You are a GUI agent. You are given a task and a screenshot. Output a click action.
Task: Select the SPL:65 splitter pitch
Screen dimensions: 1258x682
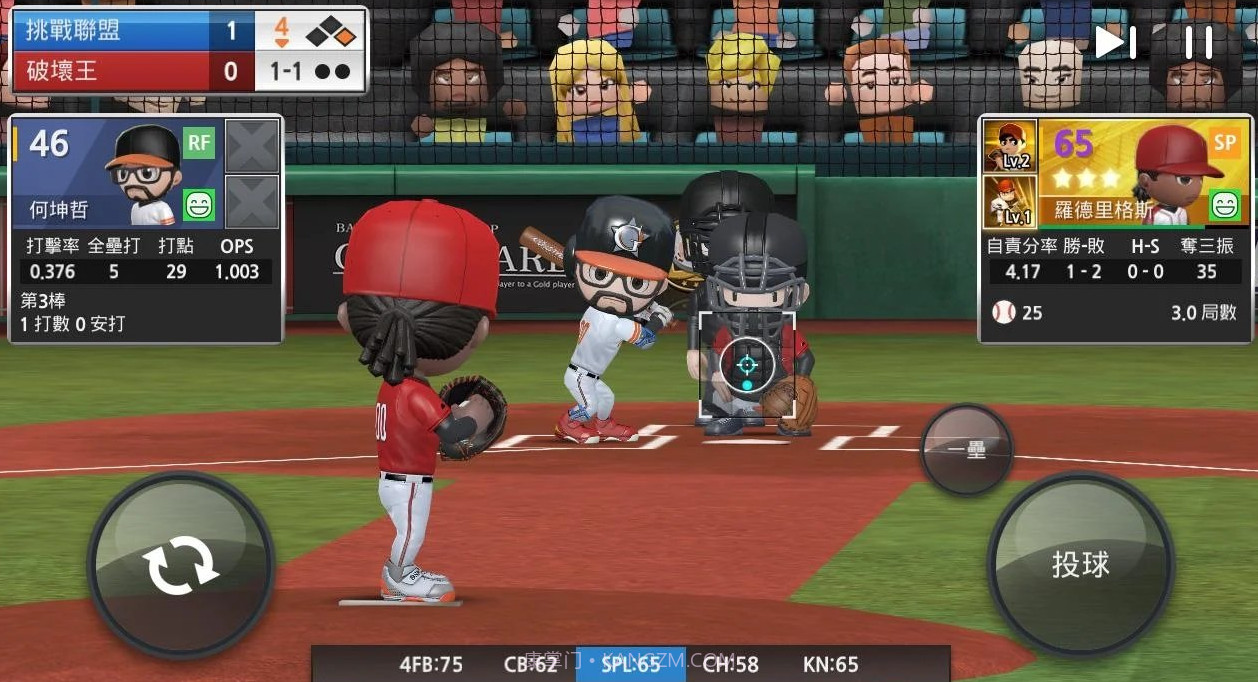pos(631,664)
